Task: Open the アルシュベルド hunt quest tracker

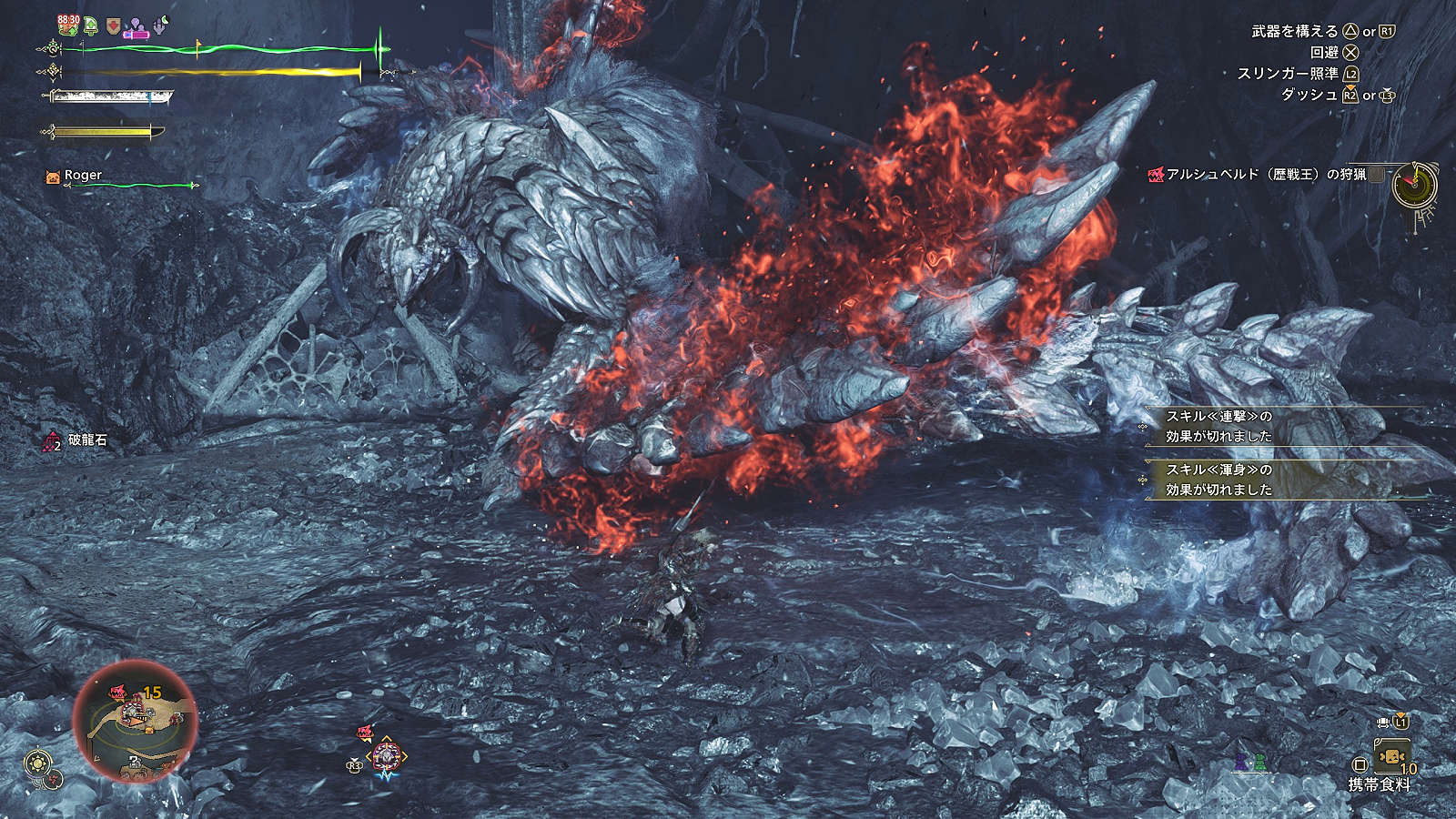Action: click(1265, 174)
